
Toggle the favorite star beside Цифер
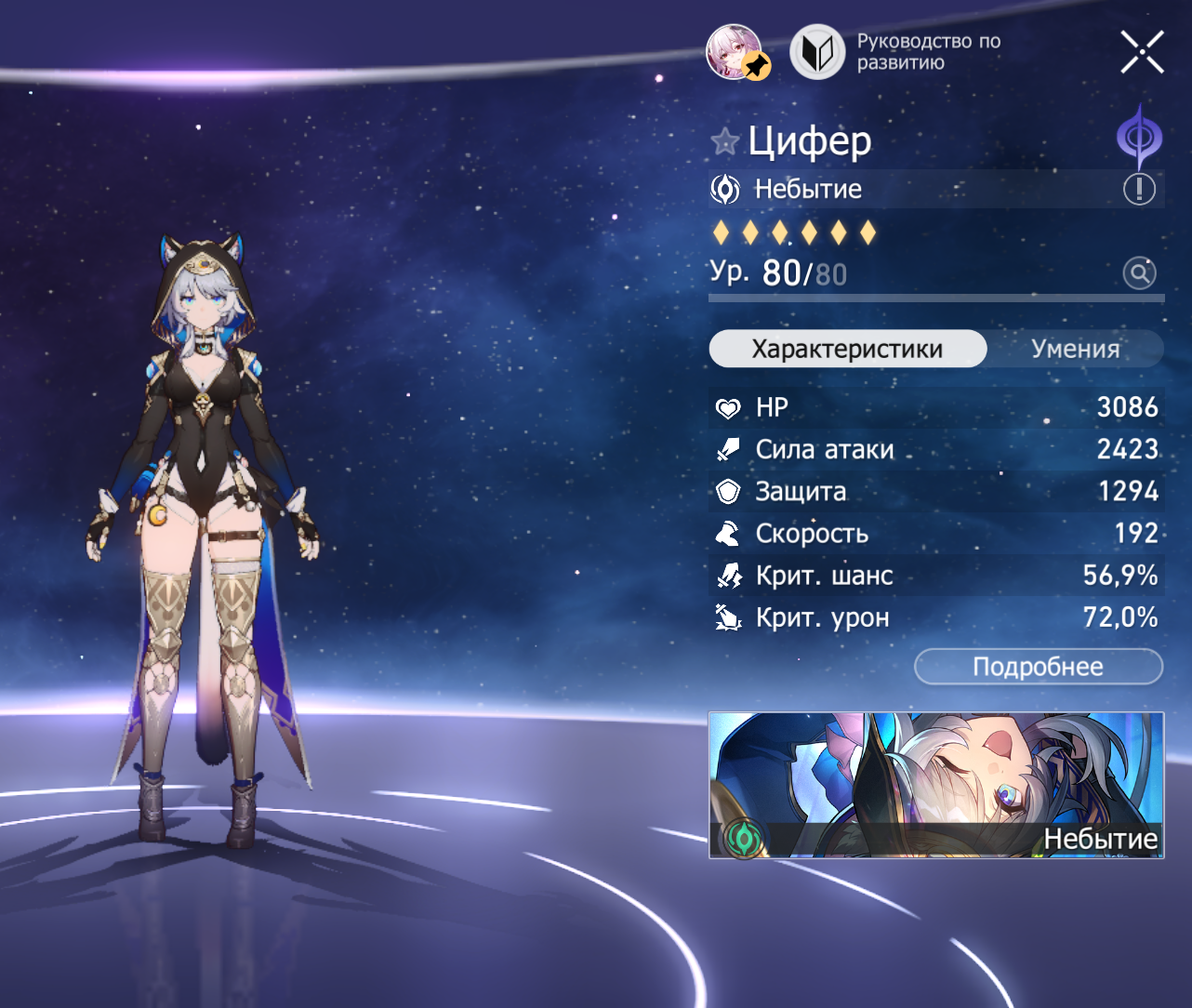click(x=724, y=142)
